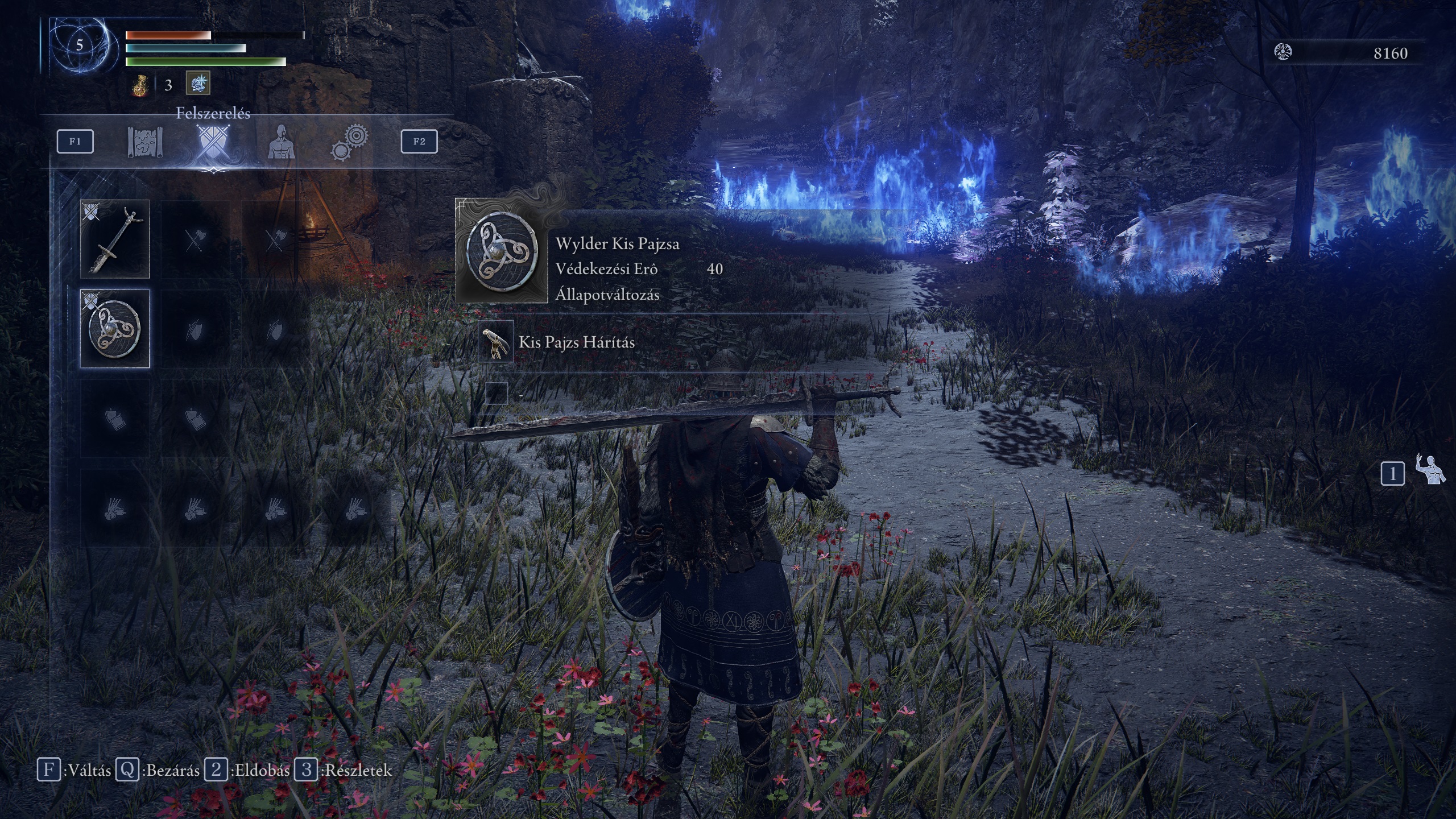This screenshot has height=819, width=1456.
Task: Click the Kis Pajzs Hárítás skill icon
Action: pyautogui.click(x=496, y=341)
